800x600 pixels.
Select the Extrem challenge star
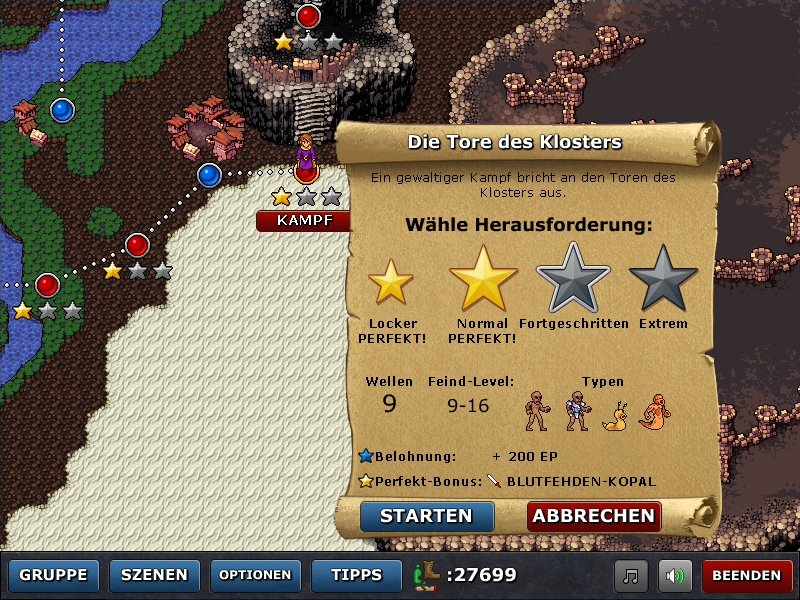click(663, 278)
